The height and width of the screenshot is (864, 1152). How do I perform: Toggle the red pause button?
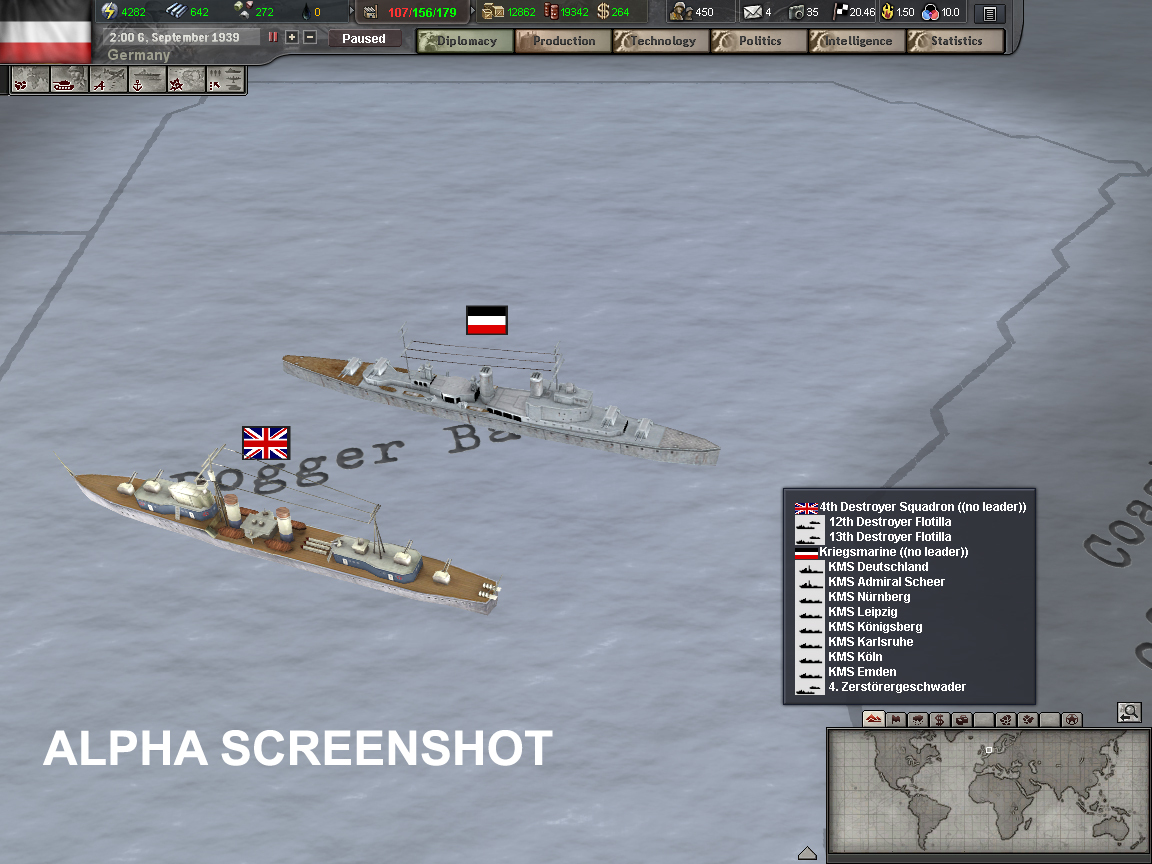click(273, 37)
